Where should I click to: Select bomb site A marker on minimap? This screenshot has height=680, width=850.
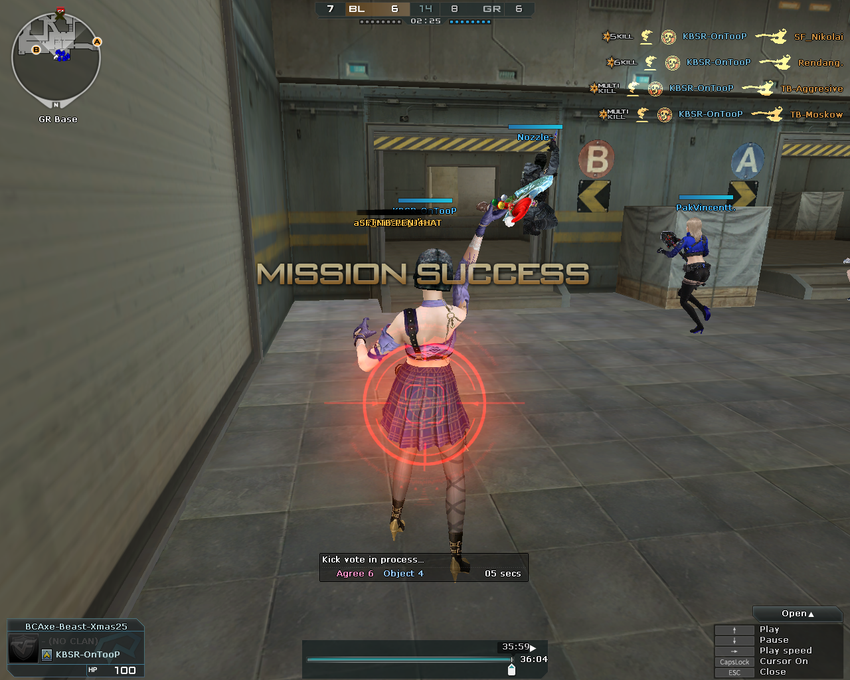(97, 42)
